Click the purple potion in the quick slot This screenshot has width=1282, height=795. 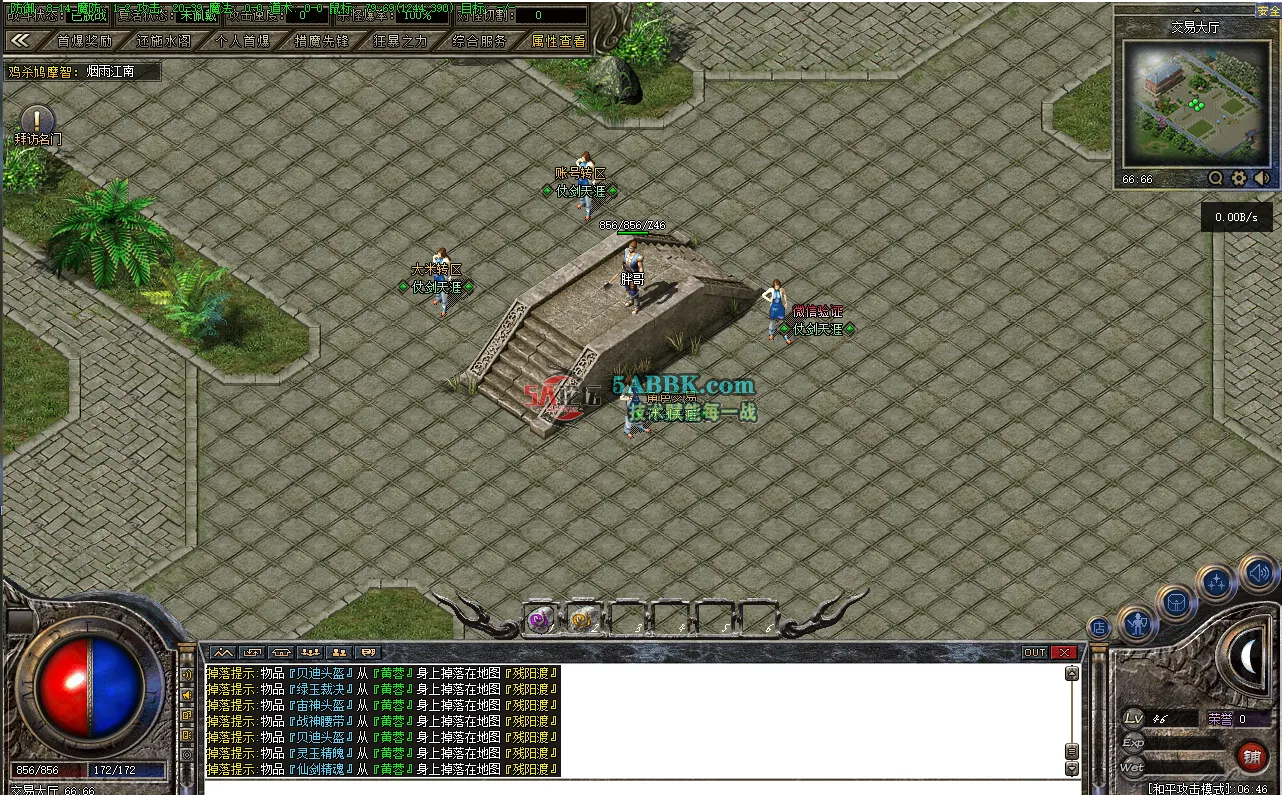pos(538,618)
